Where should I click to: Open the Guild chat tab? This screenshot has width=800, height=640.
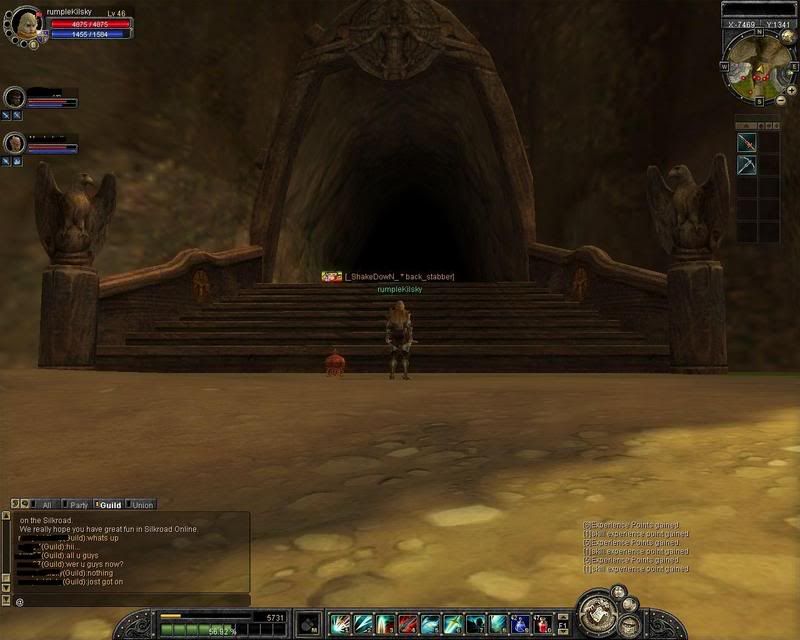(109, 505)
